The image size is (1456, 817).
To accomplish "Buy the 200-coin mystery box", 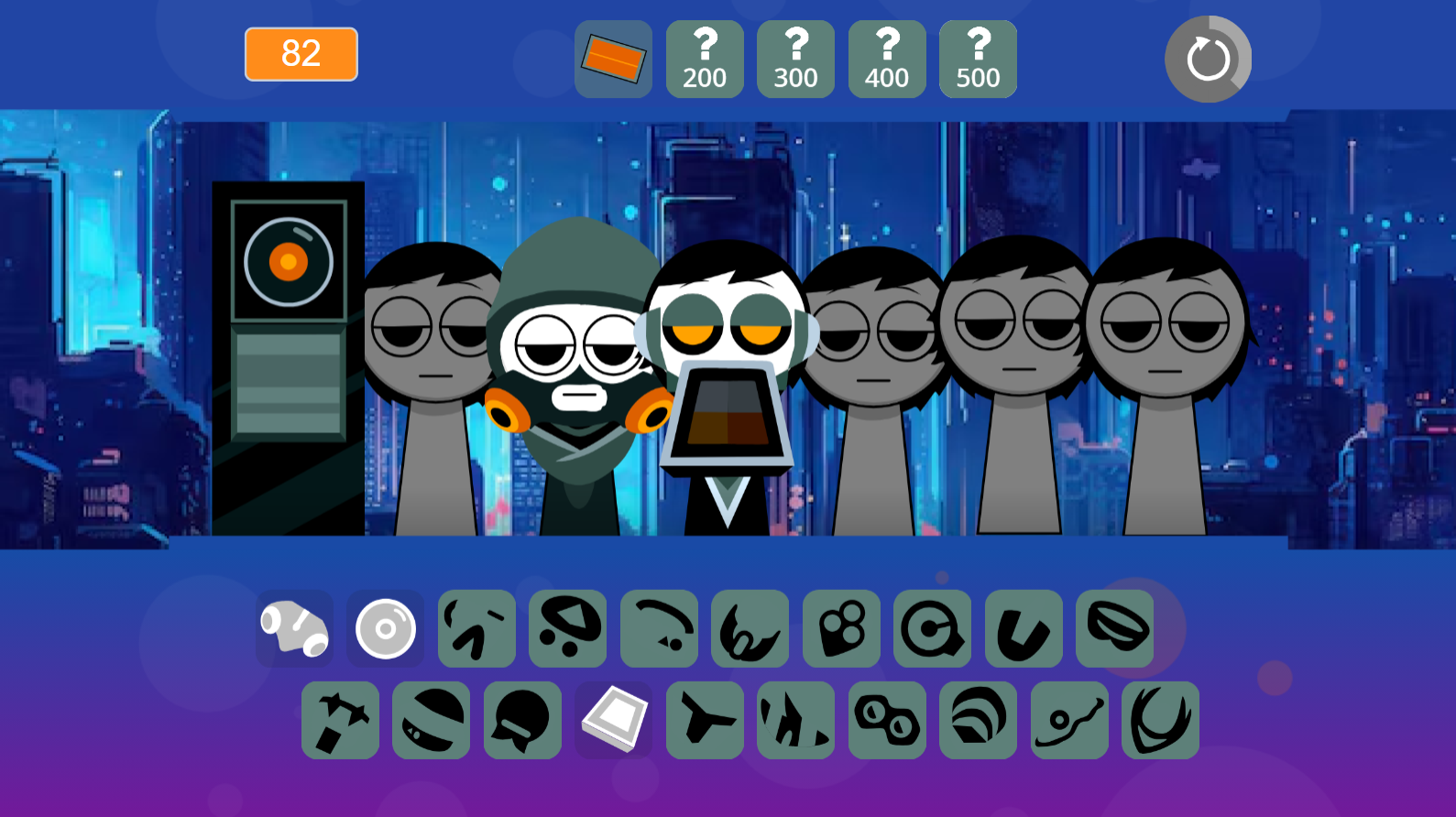I will [704, 59].
